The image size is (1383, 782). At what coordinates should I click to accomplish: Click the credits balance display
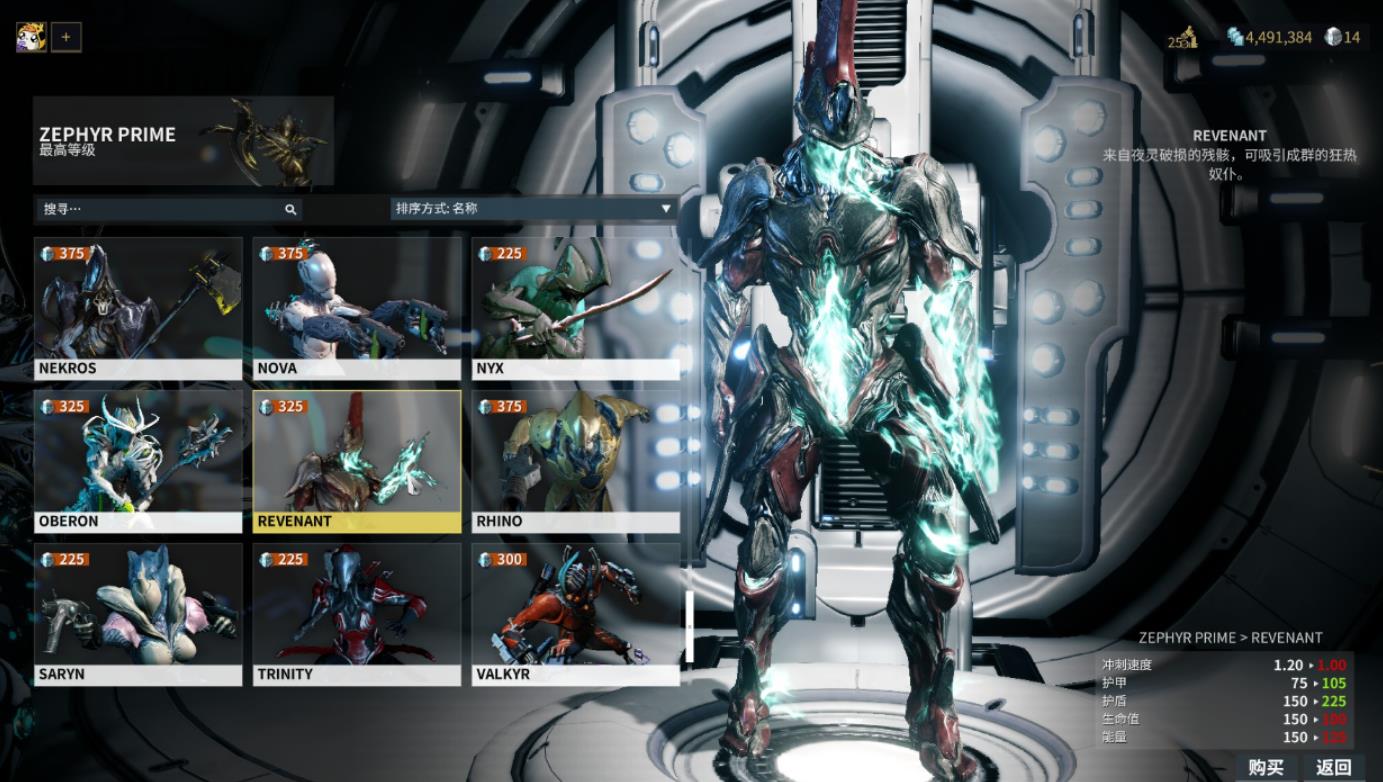coord(1269,37)
